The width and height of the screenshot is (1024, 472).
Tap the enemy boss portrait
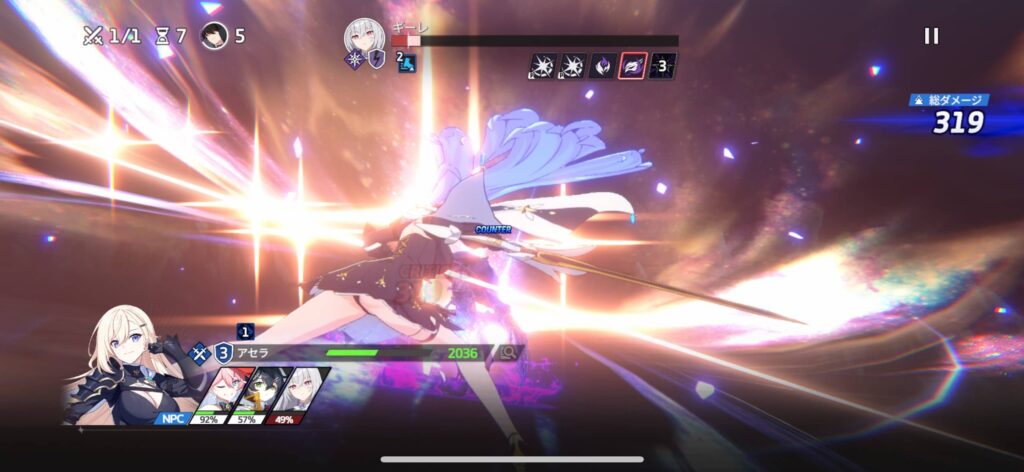364,37
